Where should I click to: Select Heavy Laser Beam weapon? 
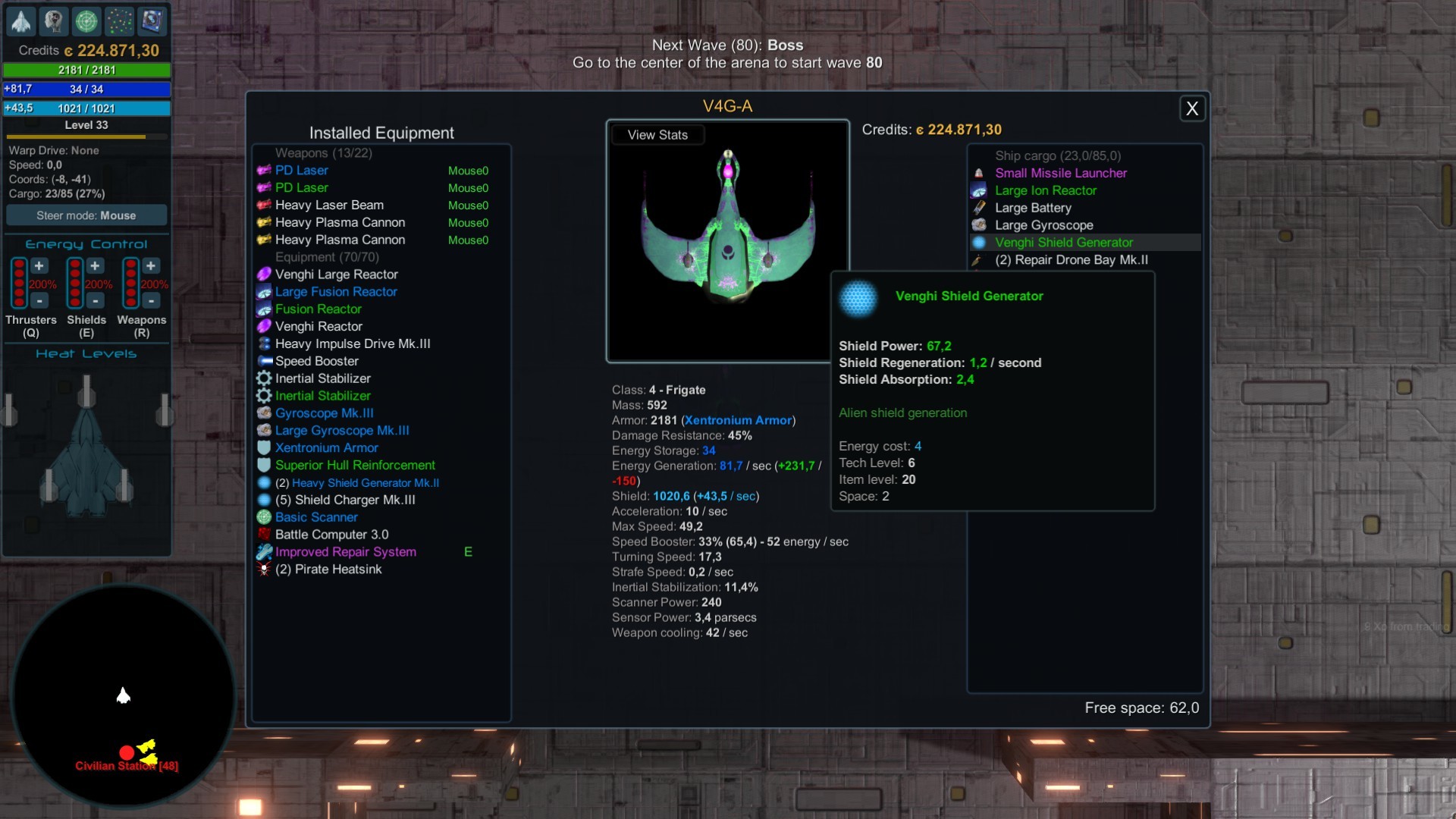pyautogui.click(x=329, y=205)
